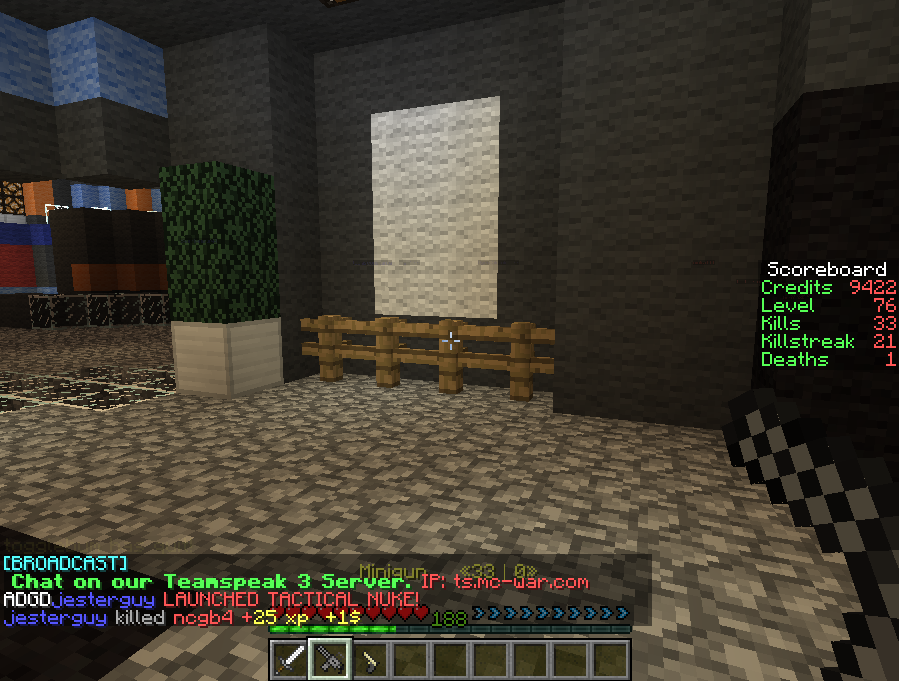Select the iron sword hotbar slot

(291, 660)
